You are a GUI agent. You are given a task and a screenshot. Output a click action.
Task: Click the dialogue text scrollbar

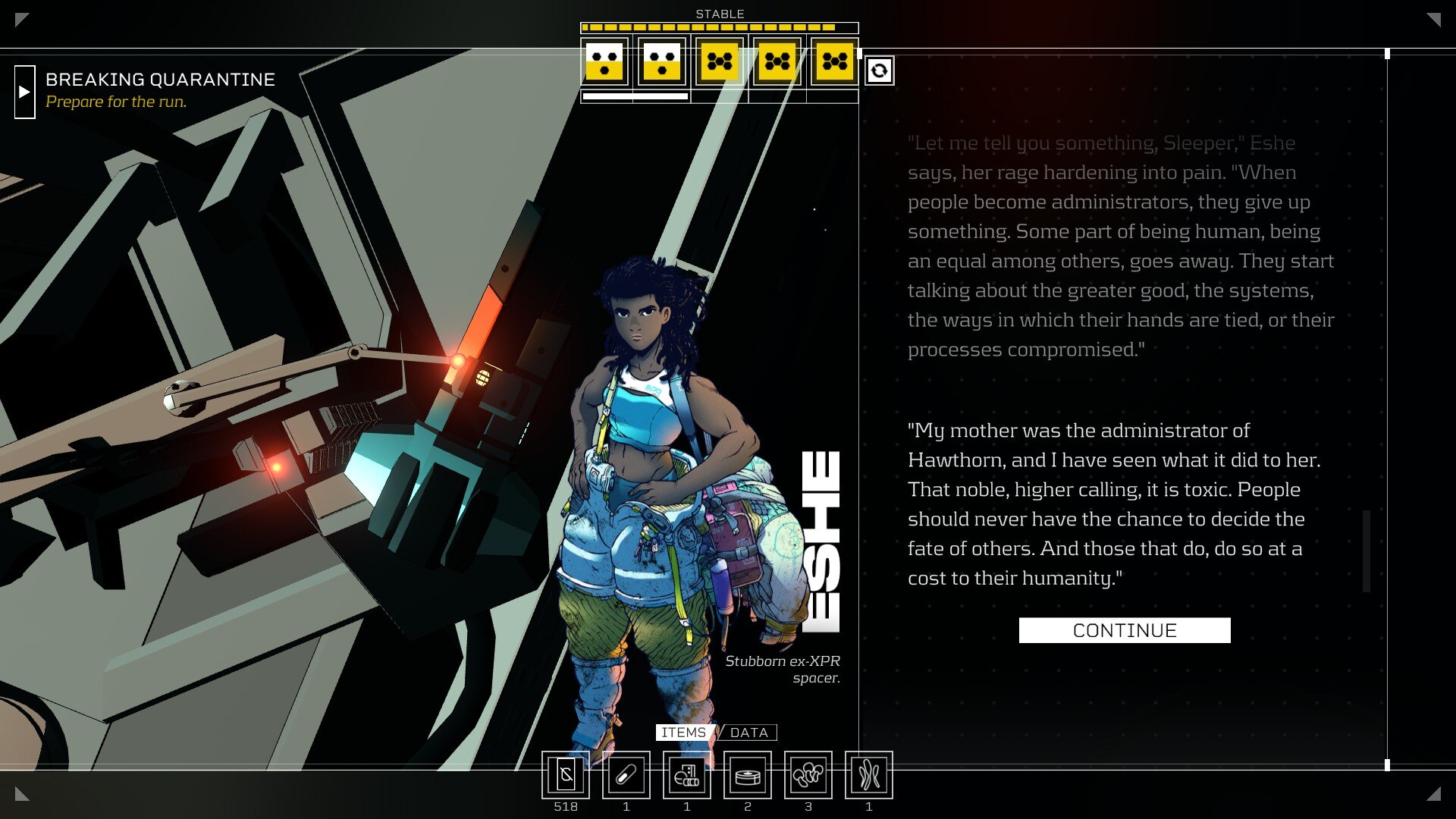(x=1367, y=551)
